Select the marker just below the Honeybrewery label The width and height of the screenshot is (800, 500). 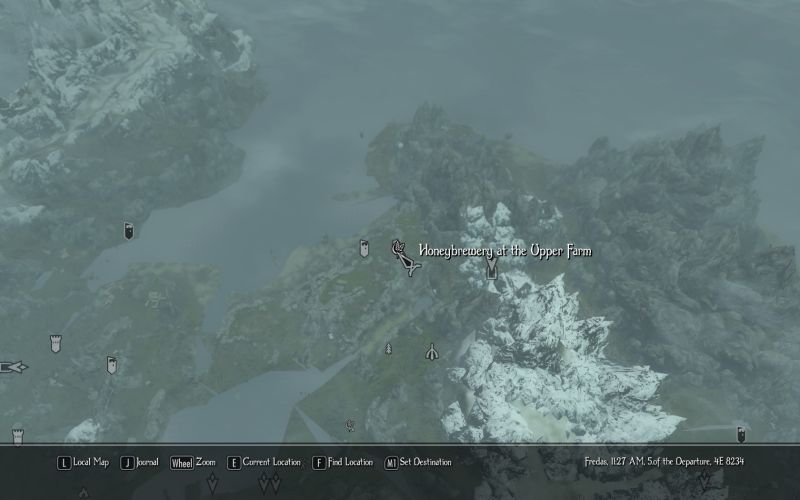491,270
